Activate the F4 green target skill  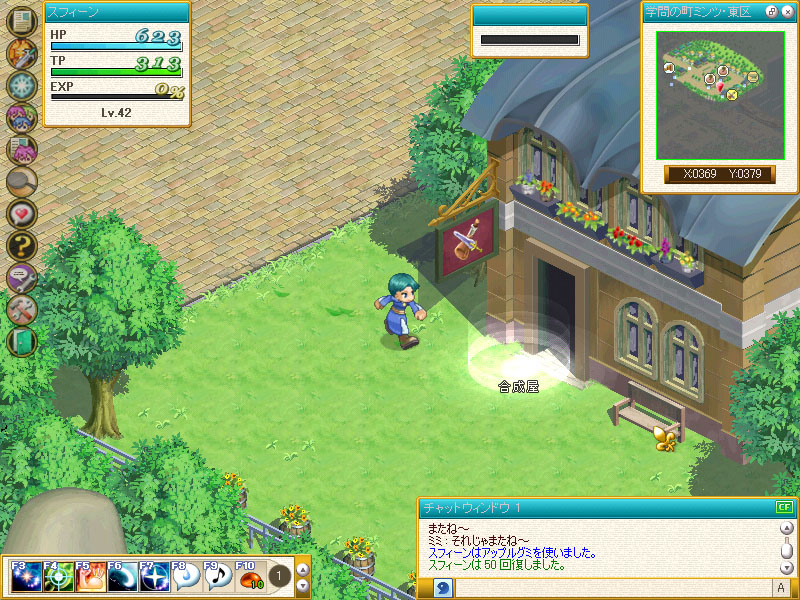click(x=58, y=577)
